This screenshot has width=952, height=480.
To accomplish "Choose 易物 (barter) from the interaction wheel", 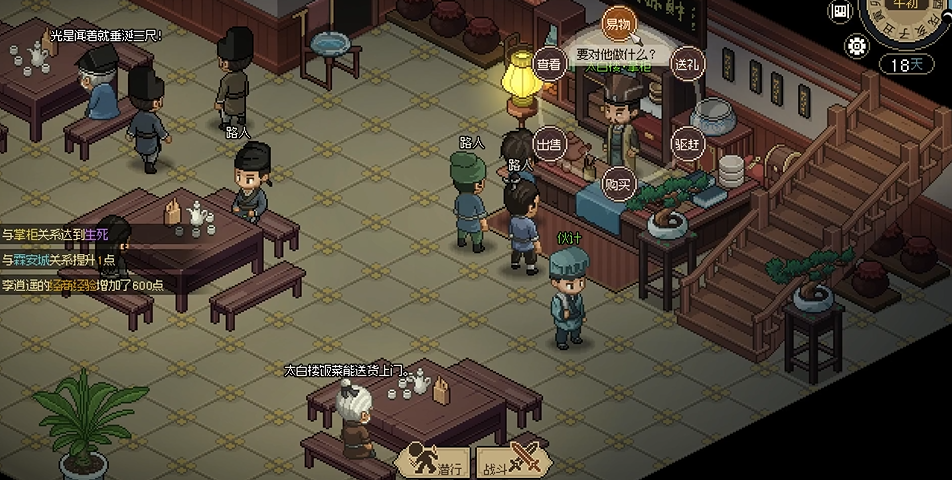I will [x=617, y=22].
